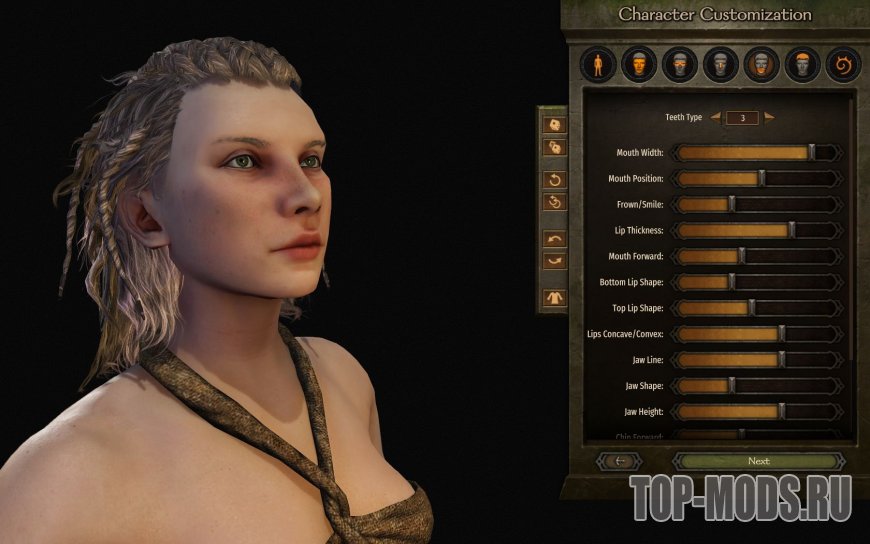Switch to the body tab
The height and width of the screenshot is (544, 870).
(599, 65)
